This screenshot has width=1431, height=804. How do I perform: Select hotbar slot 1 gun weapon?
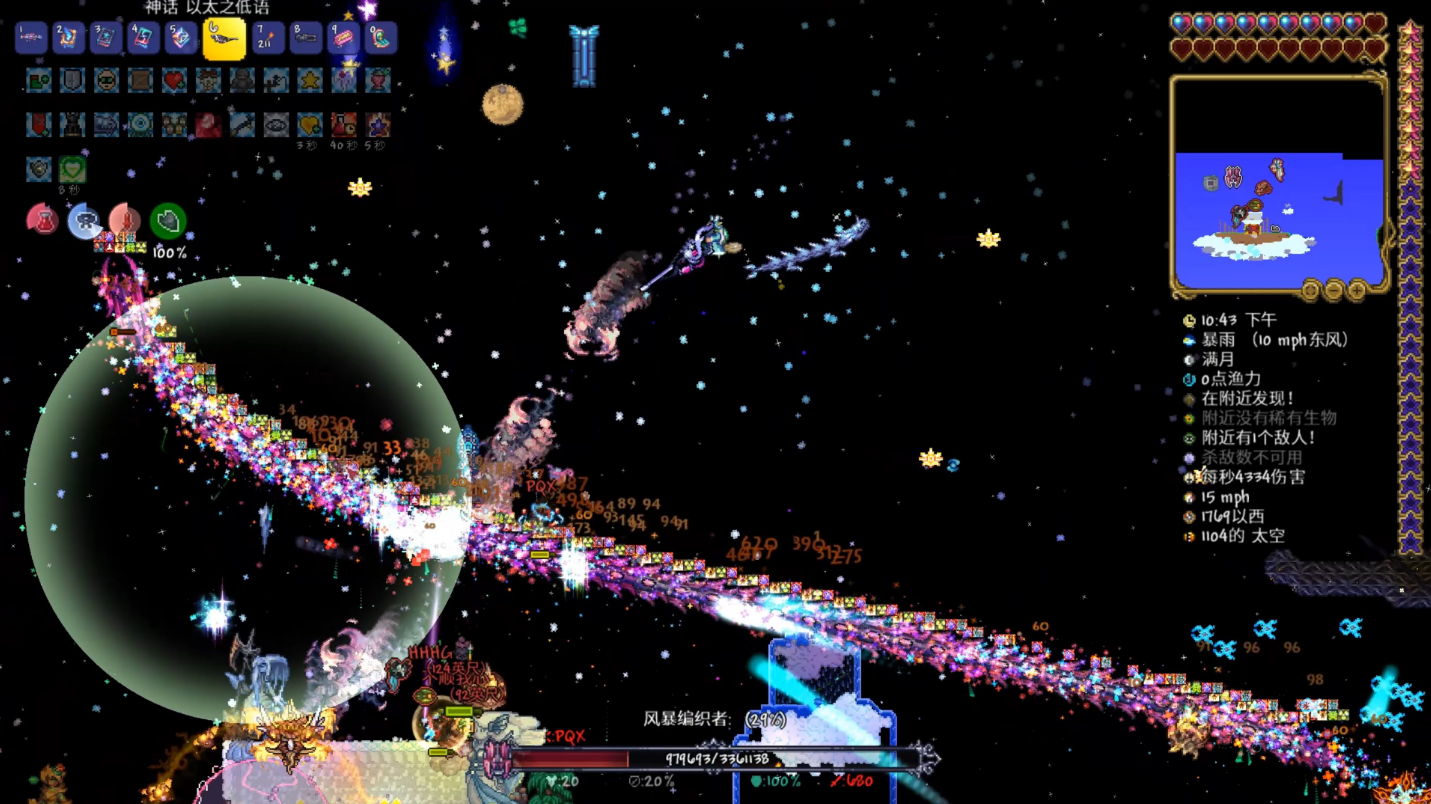pyautogui.click(x=31, y=39)
